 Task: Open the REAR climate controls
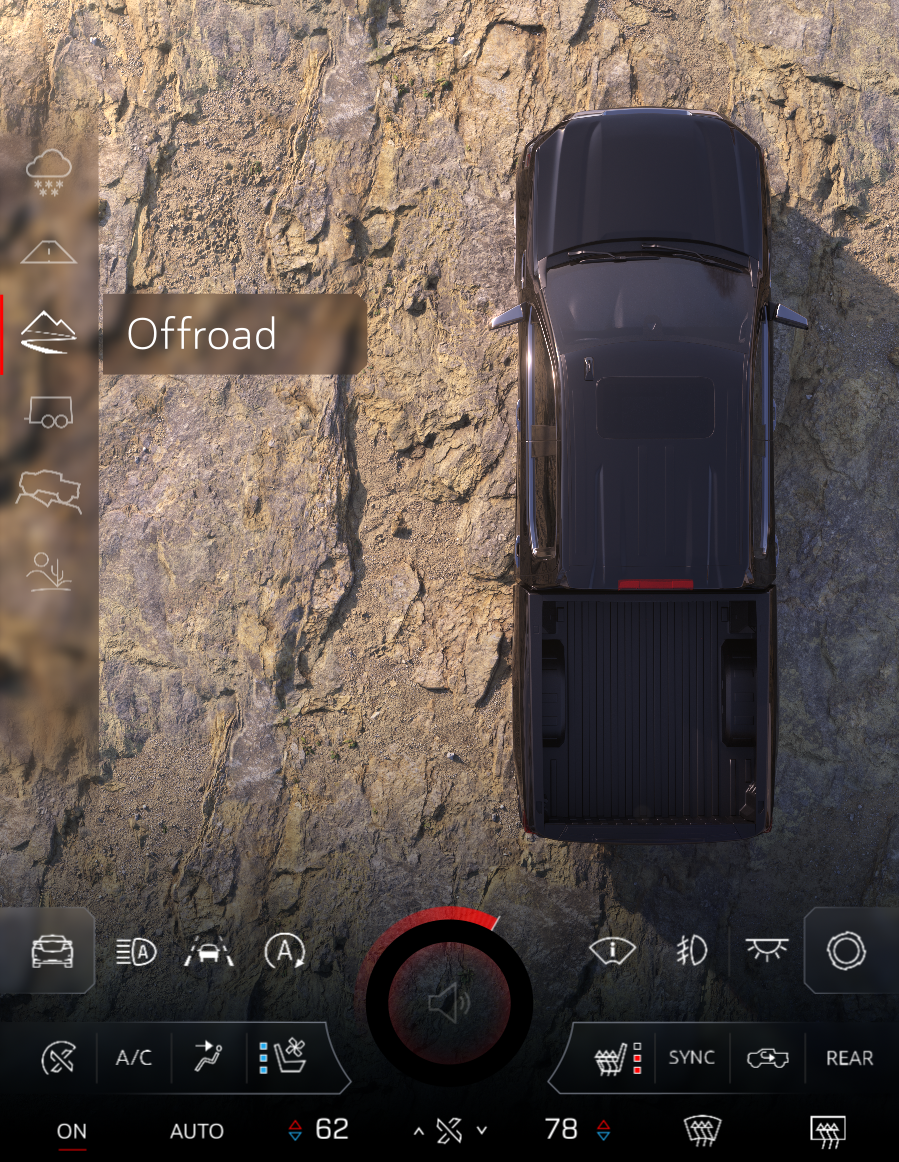tap(849, 1058)
